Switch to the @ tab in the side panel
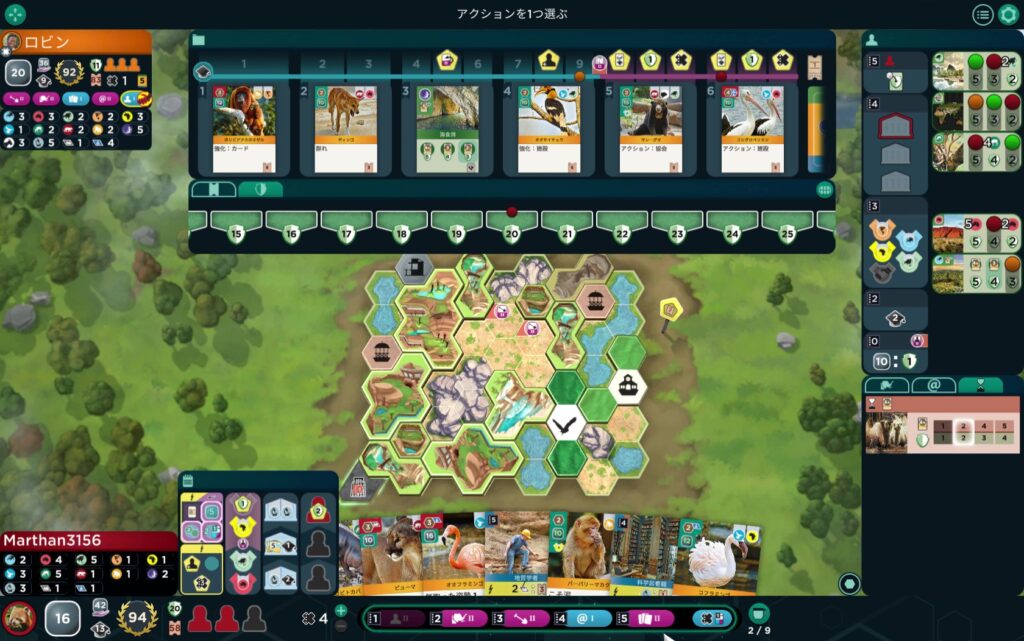 click(x=934, y=385)
